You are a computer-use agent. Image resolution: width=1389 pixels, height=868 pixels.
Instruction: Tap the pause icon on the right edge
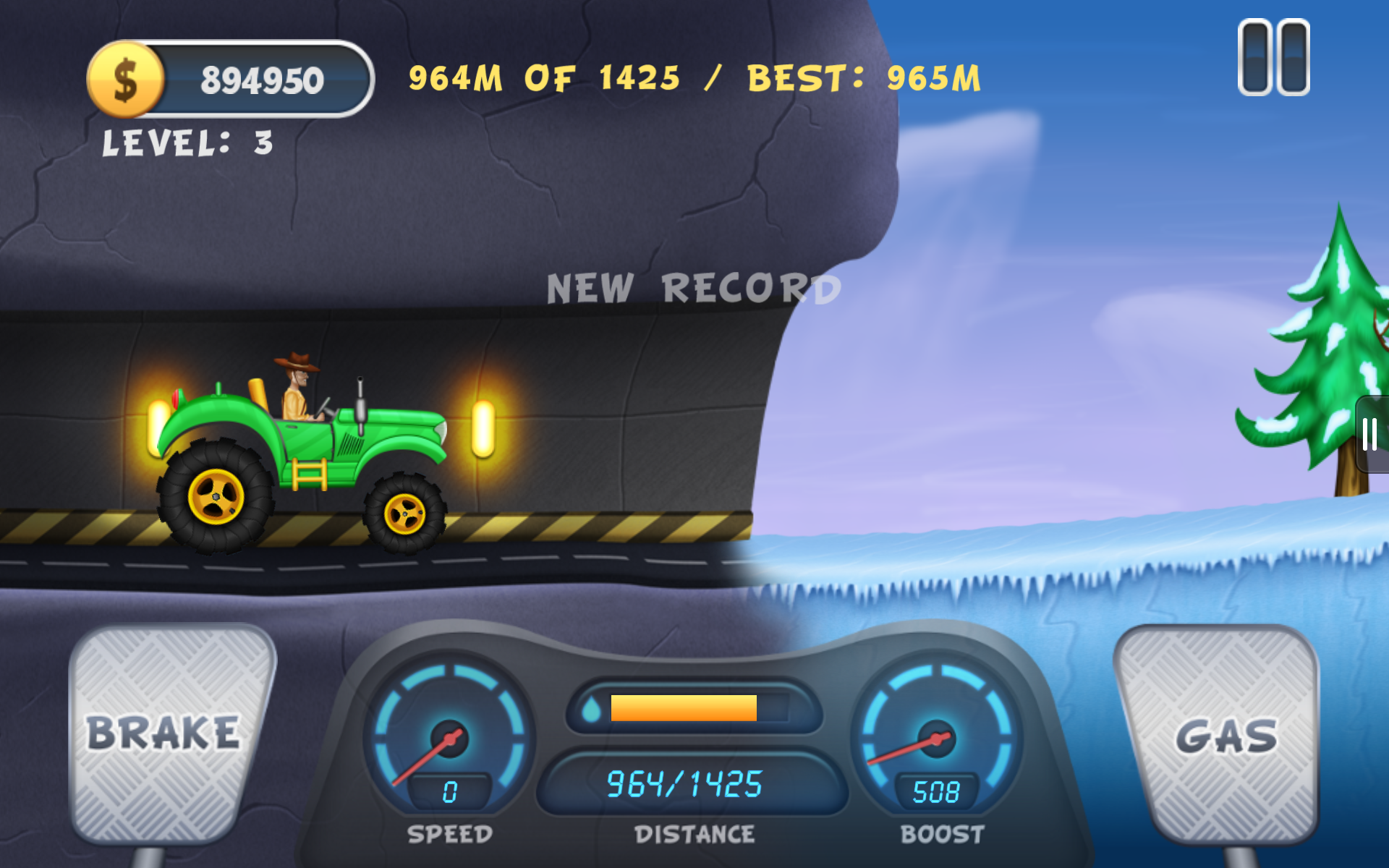[x=1369, y=434]
